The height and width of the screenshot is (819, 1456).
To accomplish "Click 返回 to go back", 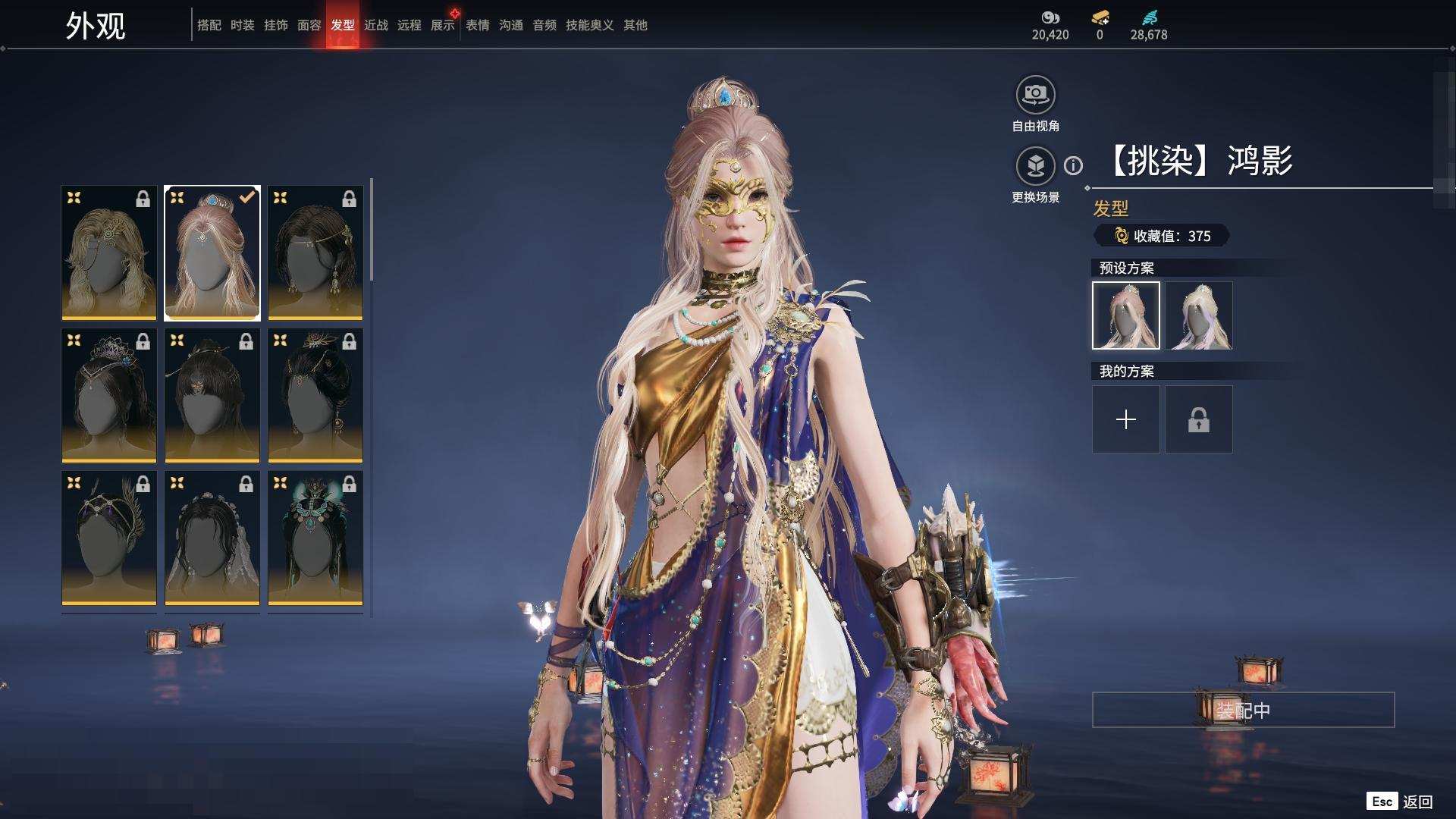I will click(x=1416, y=802).
